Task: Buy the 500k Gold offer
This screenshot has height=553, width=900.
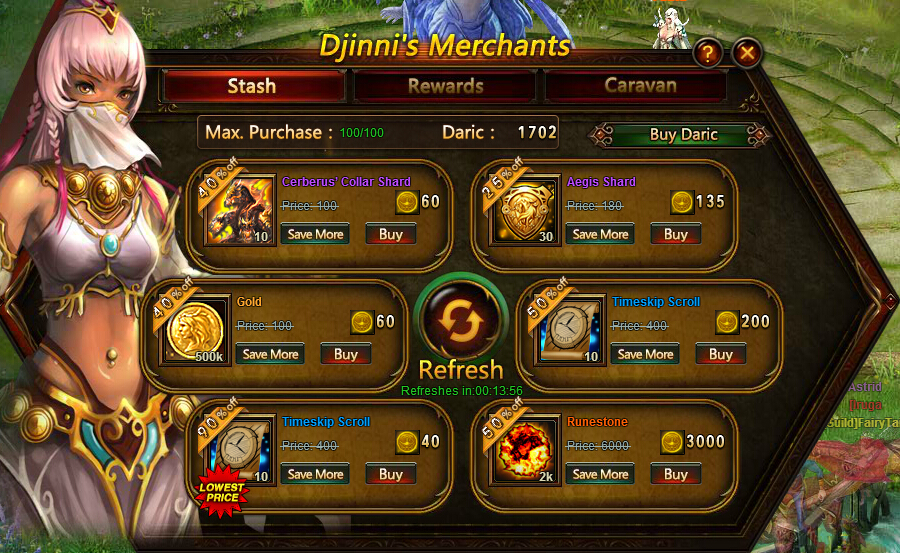Action: [346, 354]
